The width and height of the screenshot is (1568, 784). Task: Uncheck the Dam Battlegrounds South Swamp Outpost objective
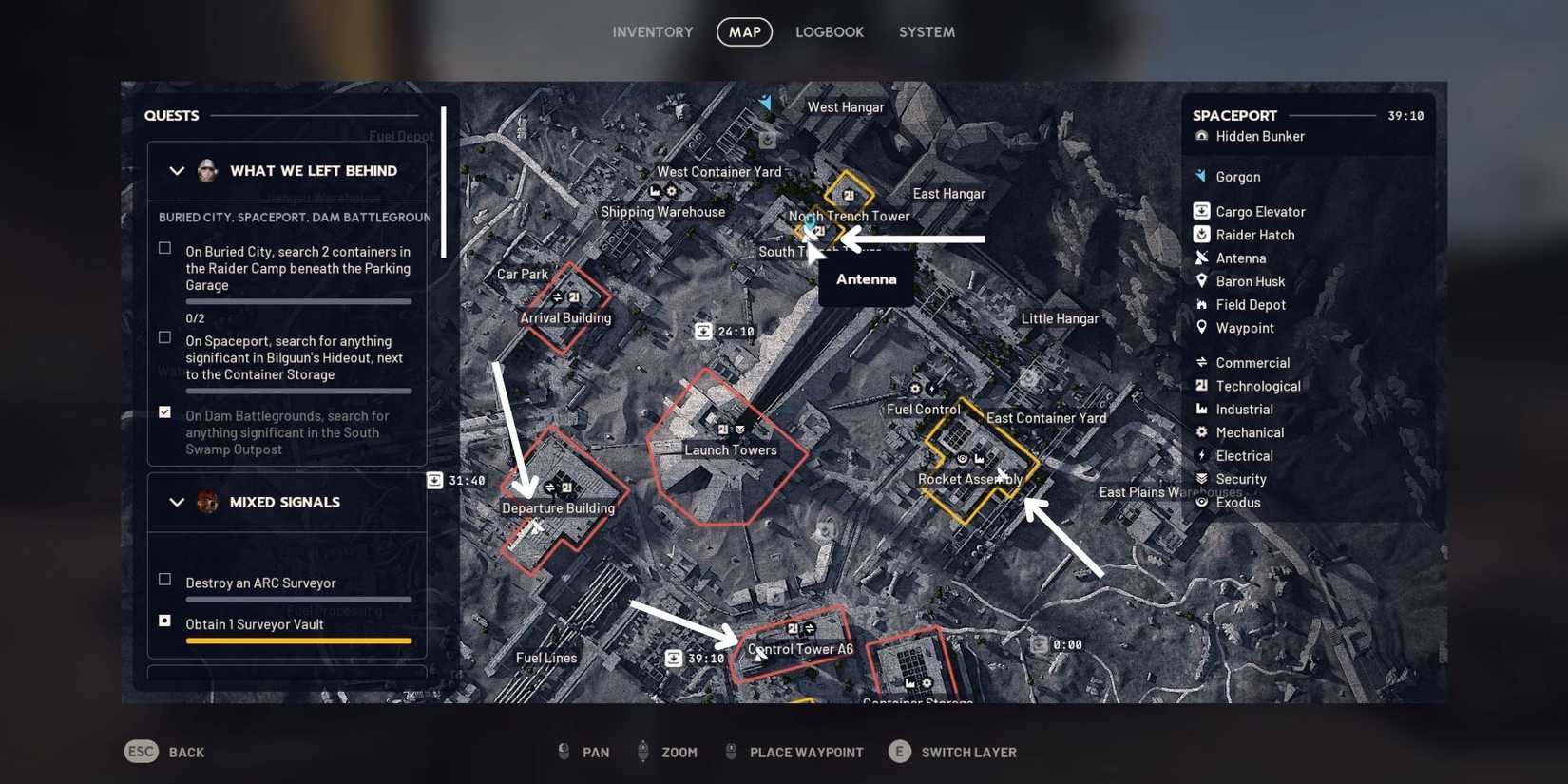coord(164,412)
